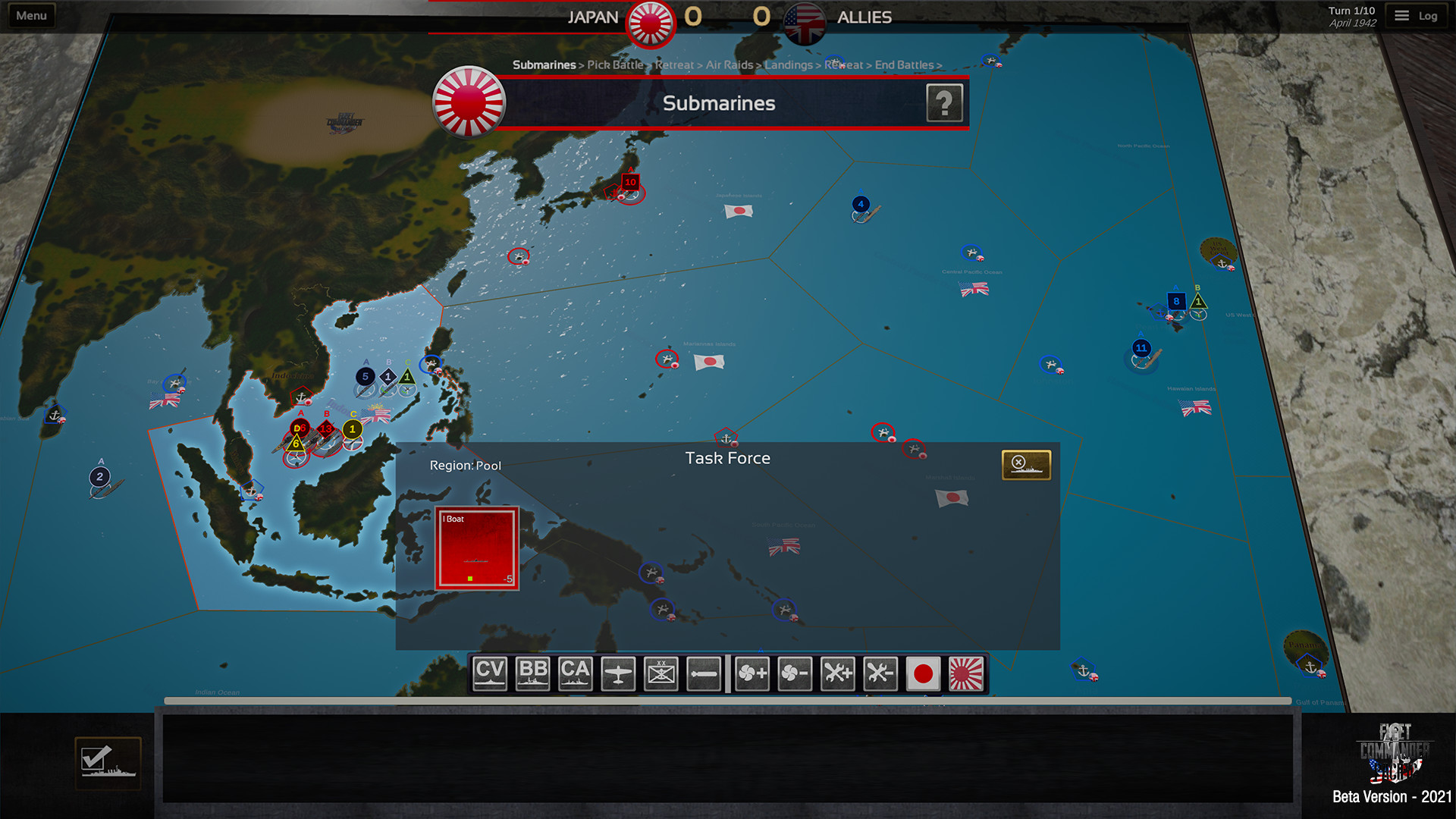Image resolution: width=1456 pixels, height=819 pixels.
Task: Open the Air Raids phase
Action: [729, 65]
